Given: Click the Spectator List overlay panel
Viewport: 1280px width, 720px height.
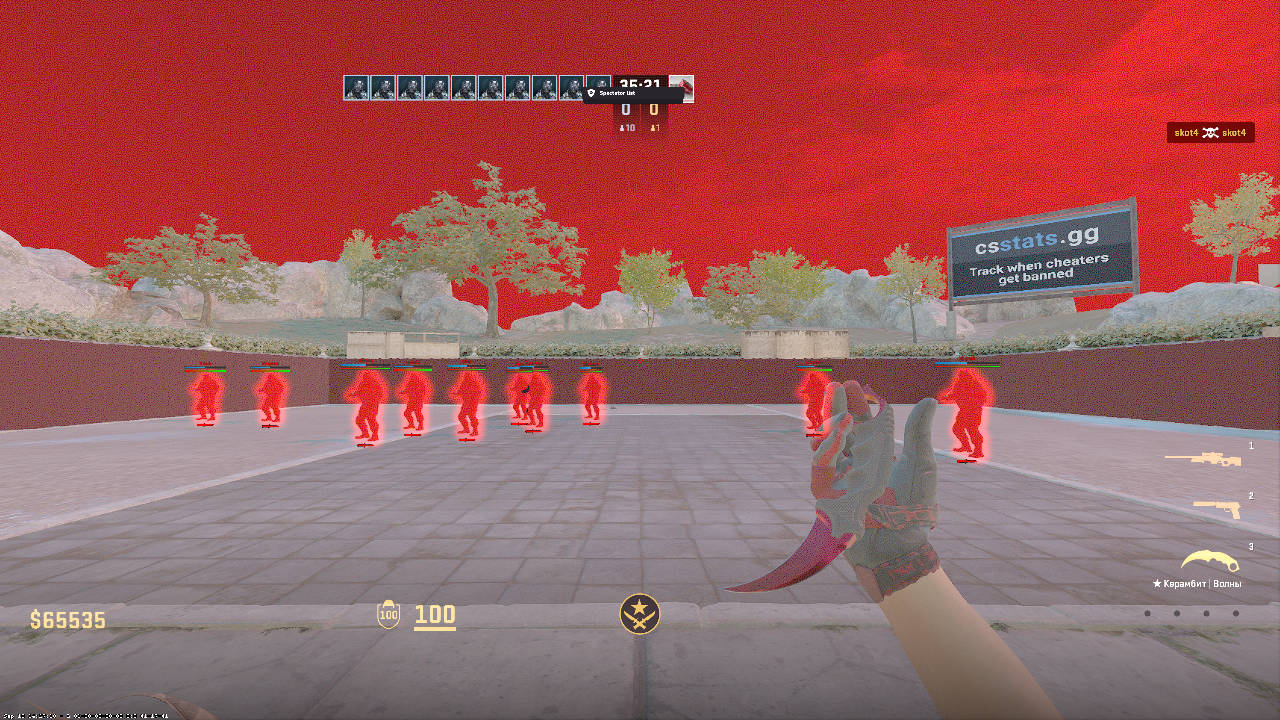Looking at the screenshot, I should [x=632, y=94].
